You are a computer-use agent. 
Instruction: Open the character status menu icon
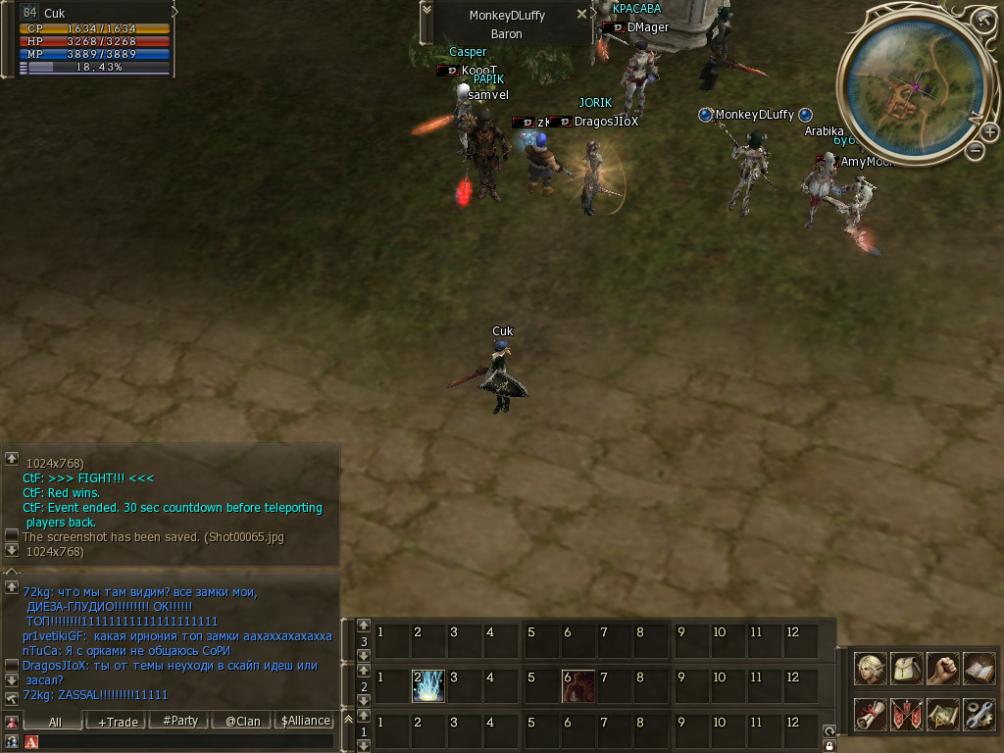[x=869, y=670]
